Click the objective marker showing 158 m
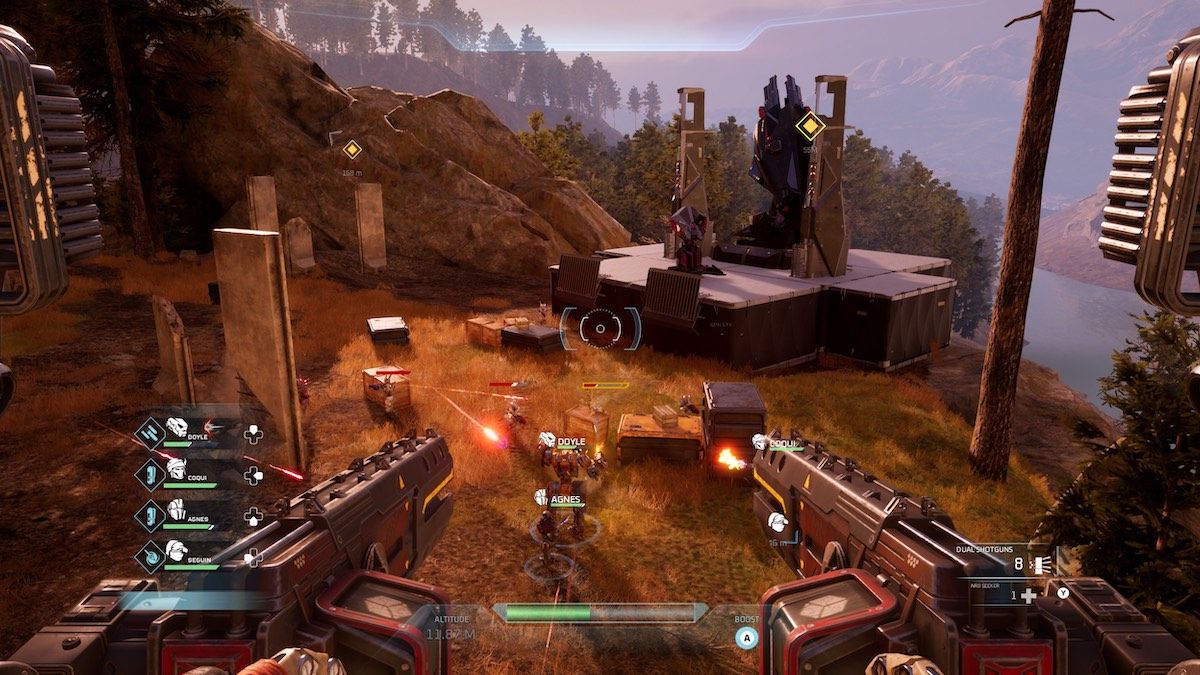 coord(351,150)
